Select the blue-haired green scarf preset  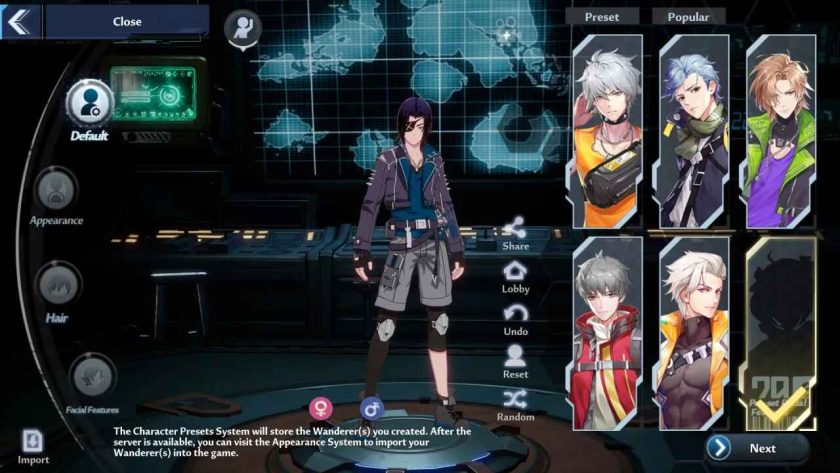694,130
